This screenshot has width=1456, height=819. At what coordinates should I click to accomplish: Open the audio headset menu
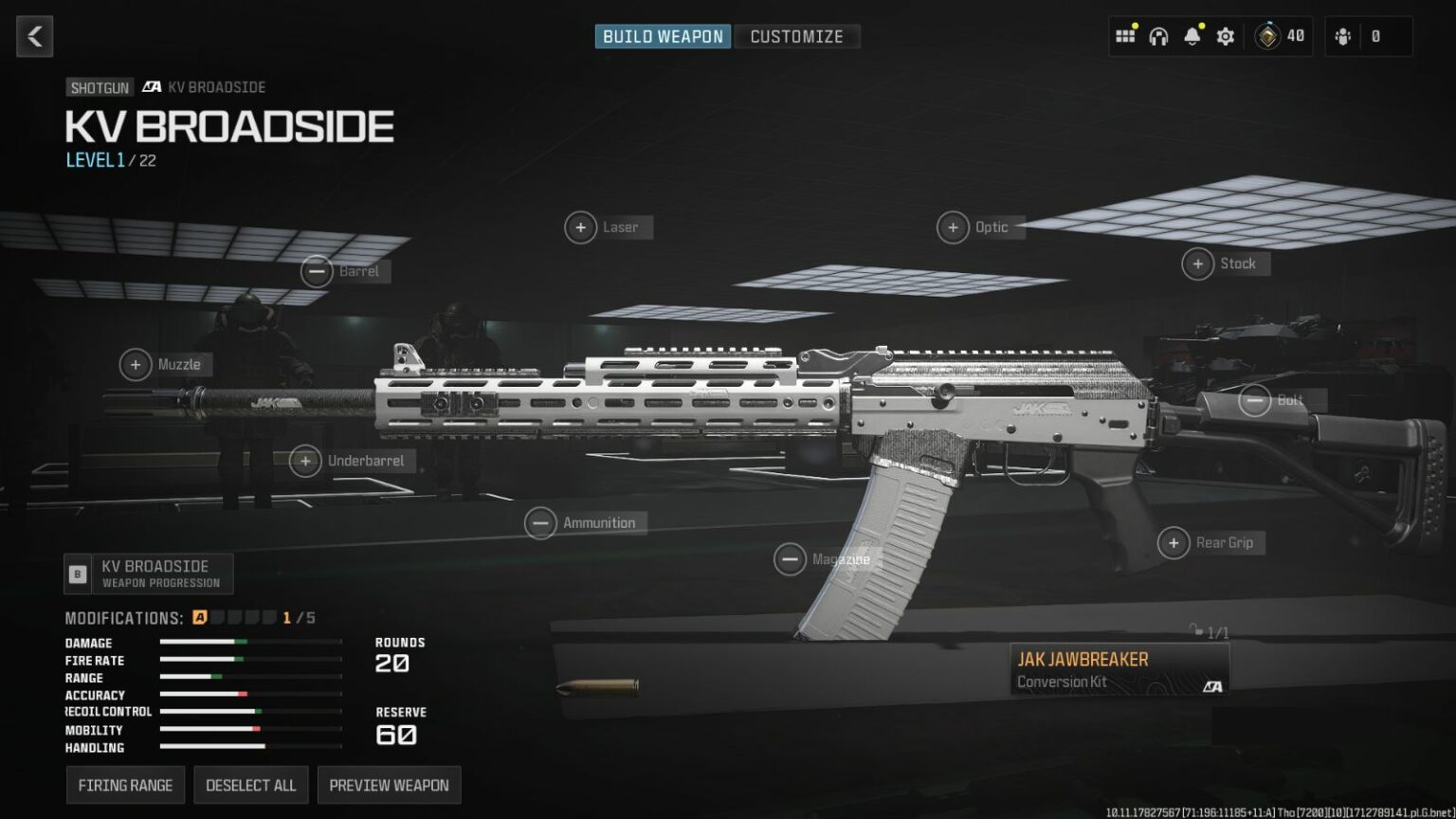click(x=1157, y=36)
